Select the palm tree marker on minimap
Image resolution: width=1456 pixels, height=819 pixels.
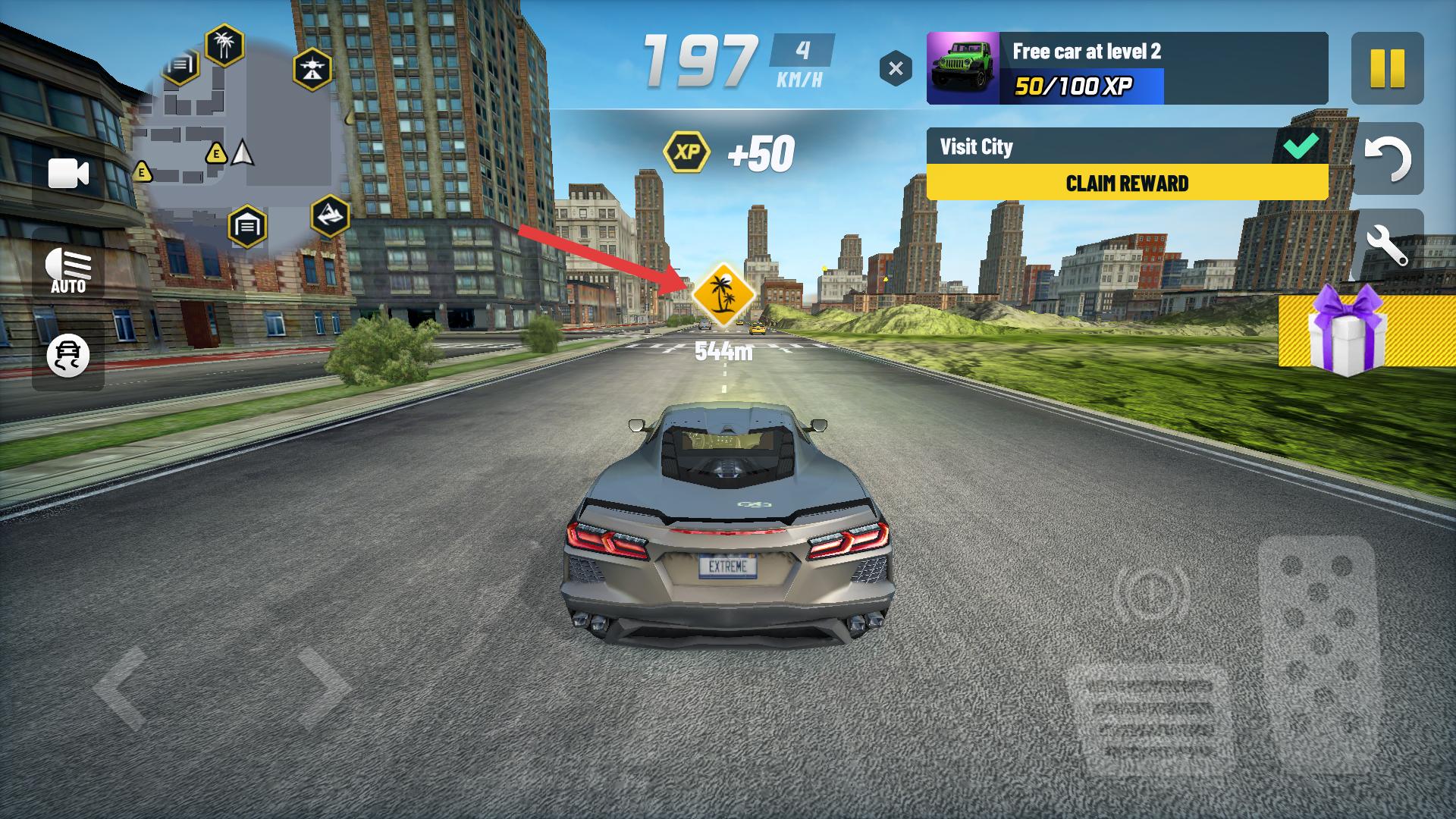click(x=224, y=45)
